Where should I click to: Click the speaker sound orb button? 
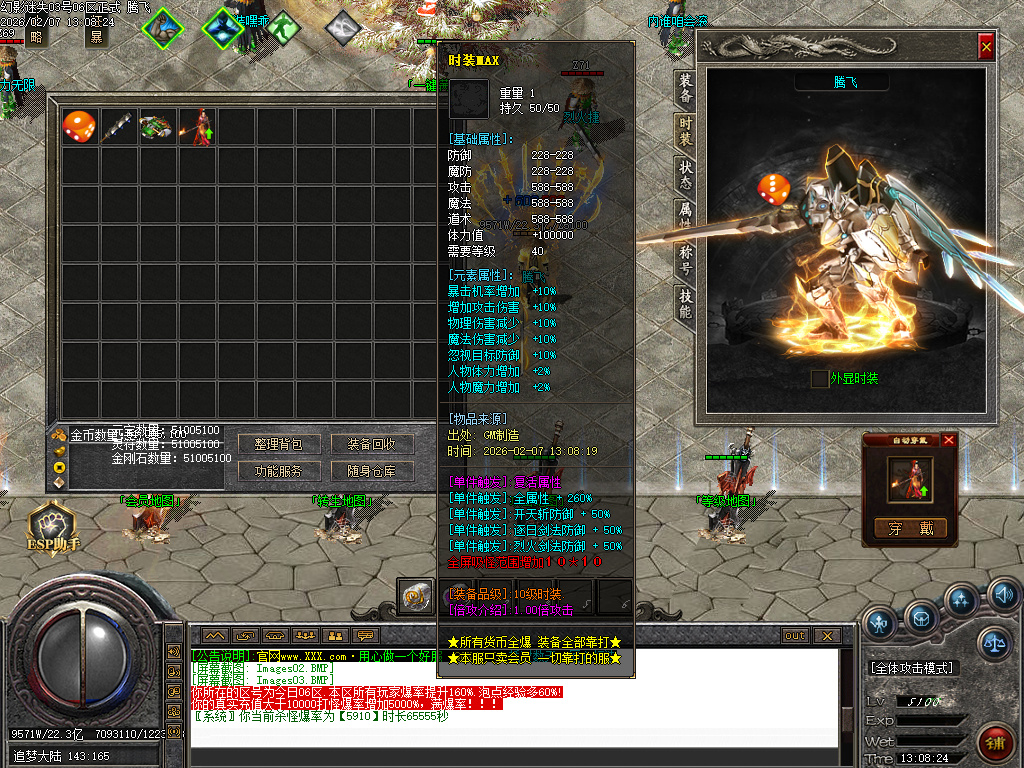(x=1004, y=597)
